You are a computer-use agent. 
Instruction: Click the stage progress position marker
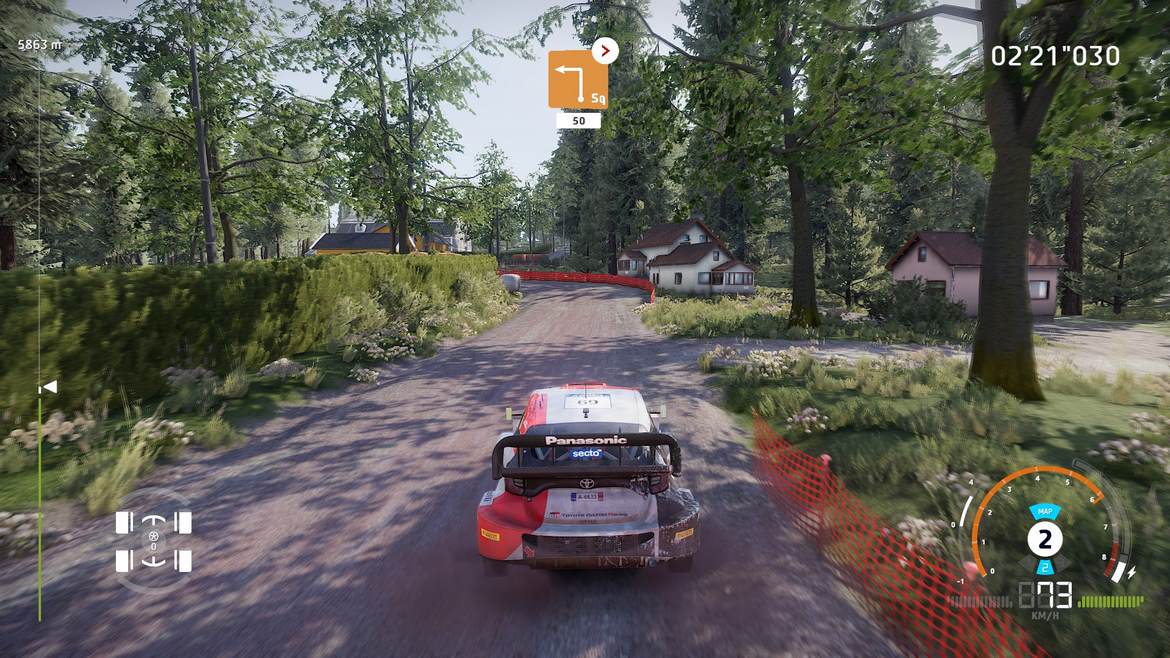click(47, 386)
